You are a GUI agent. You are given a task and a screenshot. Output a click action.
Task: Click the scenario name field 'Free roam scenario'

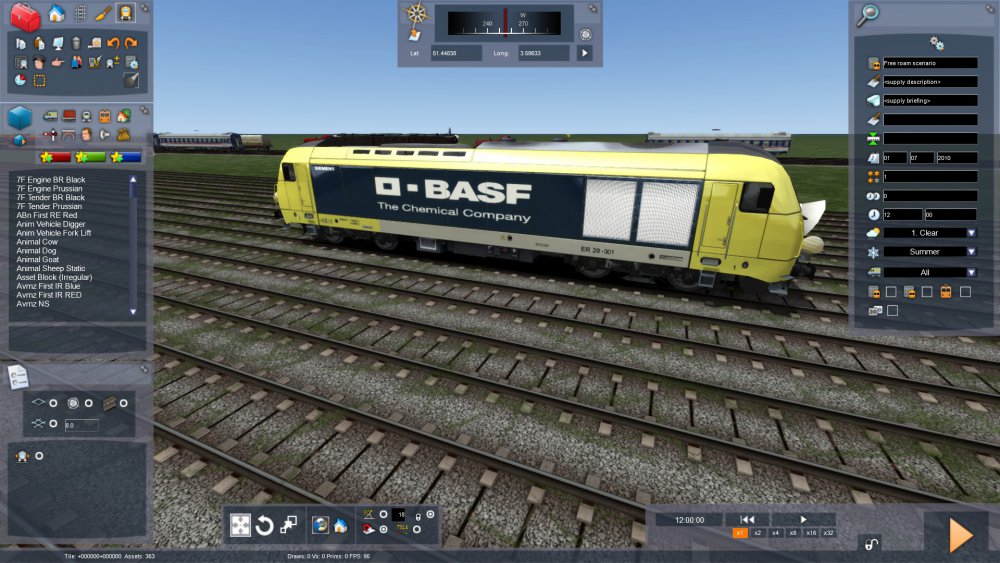pyautogui.click(x=929, y=63)
